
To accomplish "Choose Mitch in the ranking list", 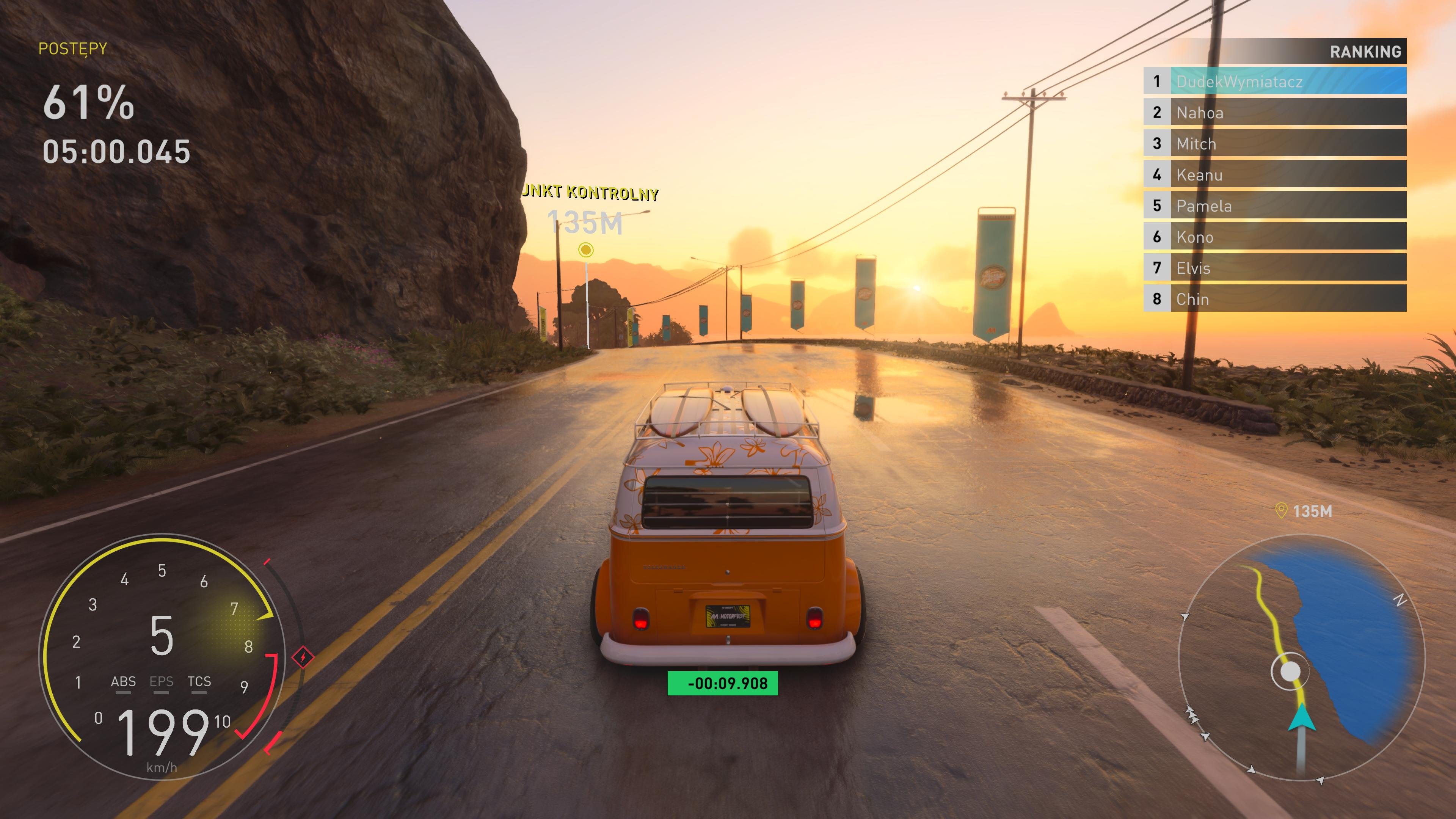I will (x=1274, y=144).
